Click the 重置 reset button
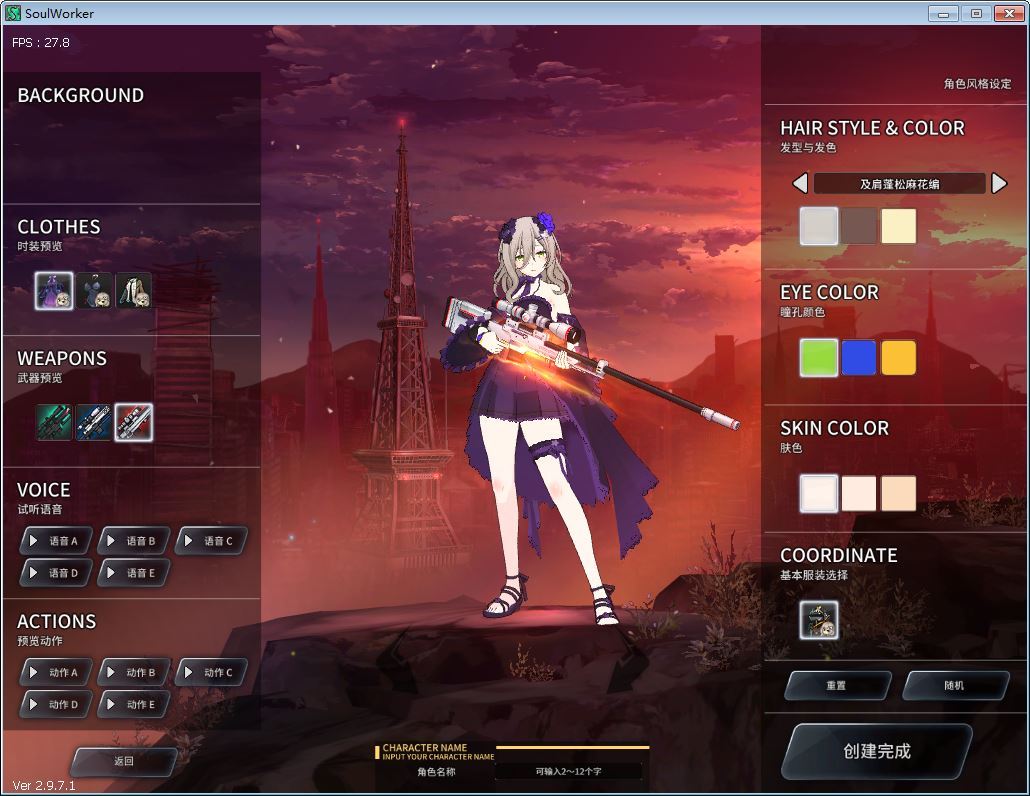 837,686
